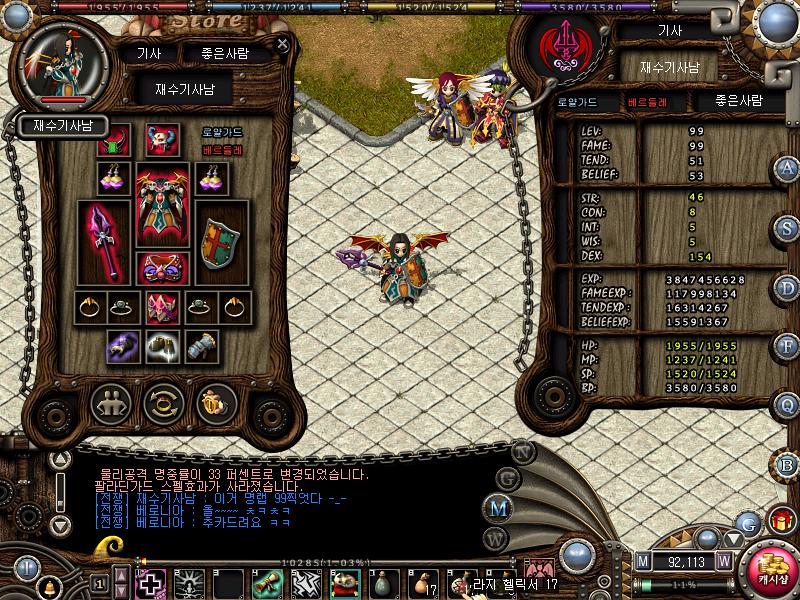Select the green horned helmet slot

[113, 141]
